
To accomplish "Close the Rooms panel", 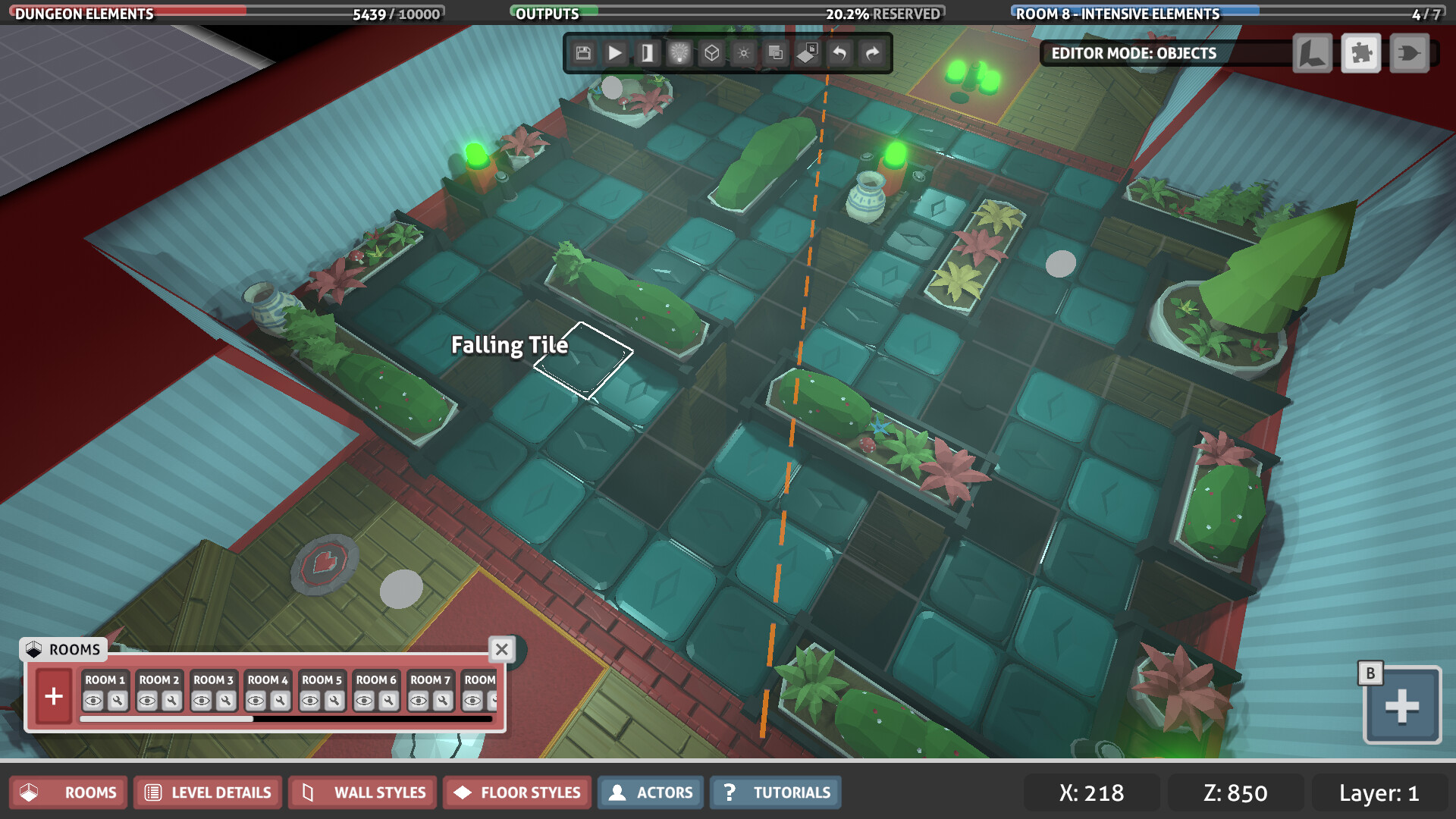I will [501, 650].
